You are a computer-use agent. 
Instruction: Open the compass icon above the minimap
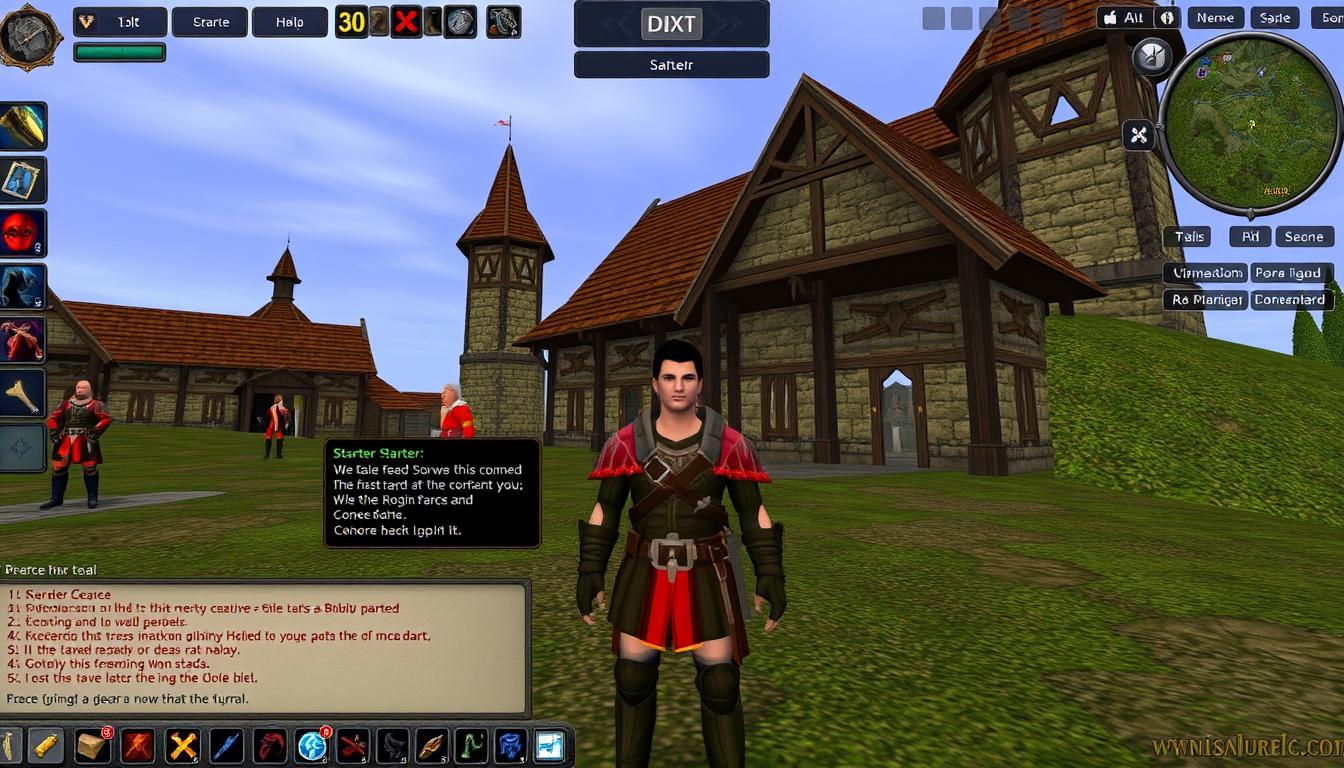pos(1152,56)
